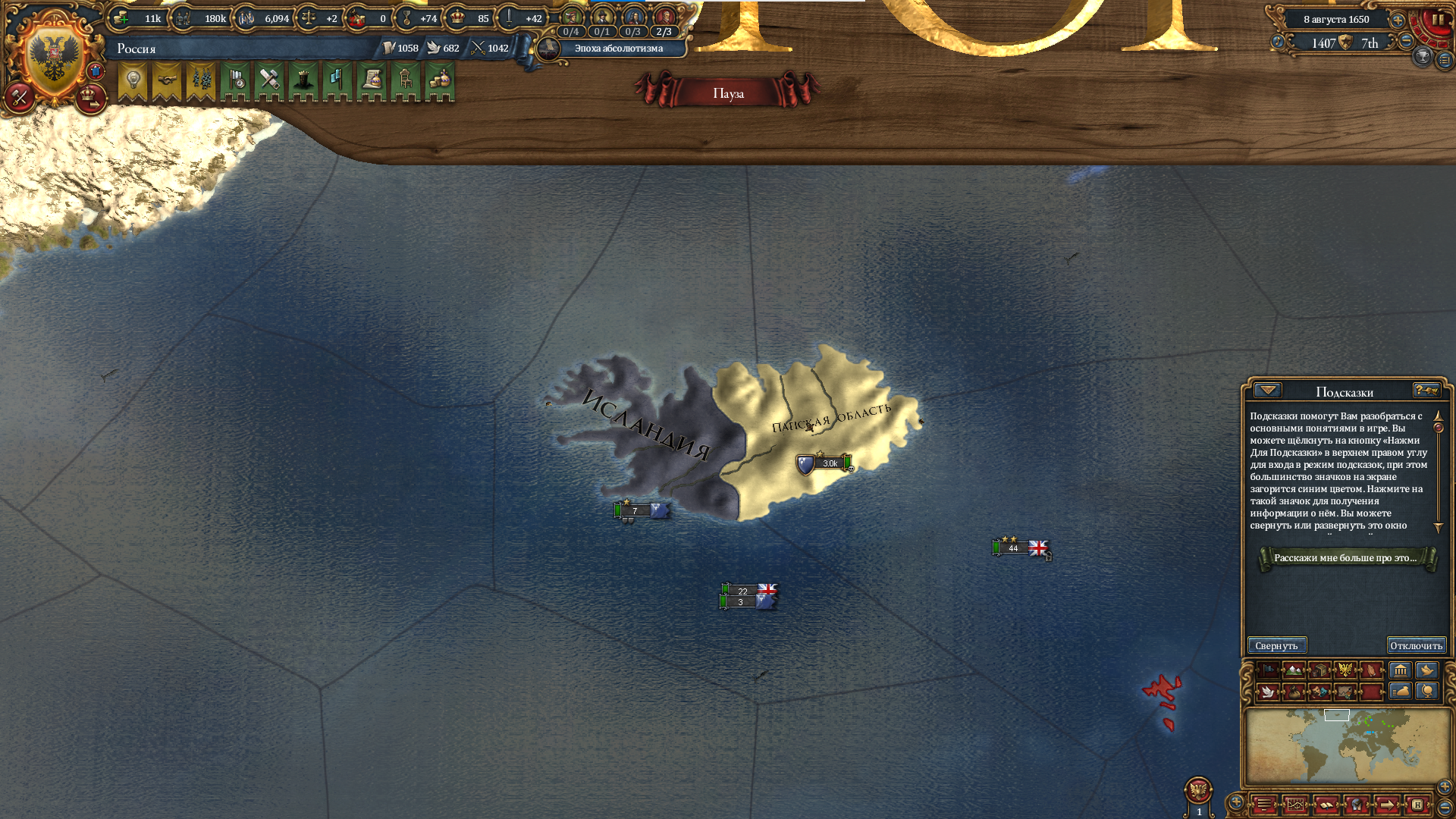Select «Расскажи мне больше про это...»
The width and height of the screenshot is (1456, 819).
[x=1345, y=558]
